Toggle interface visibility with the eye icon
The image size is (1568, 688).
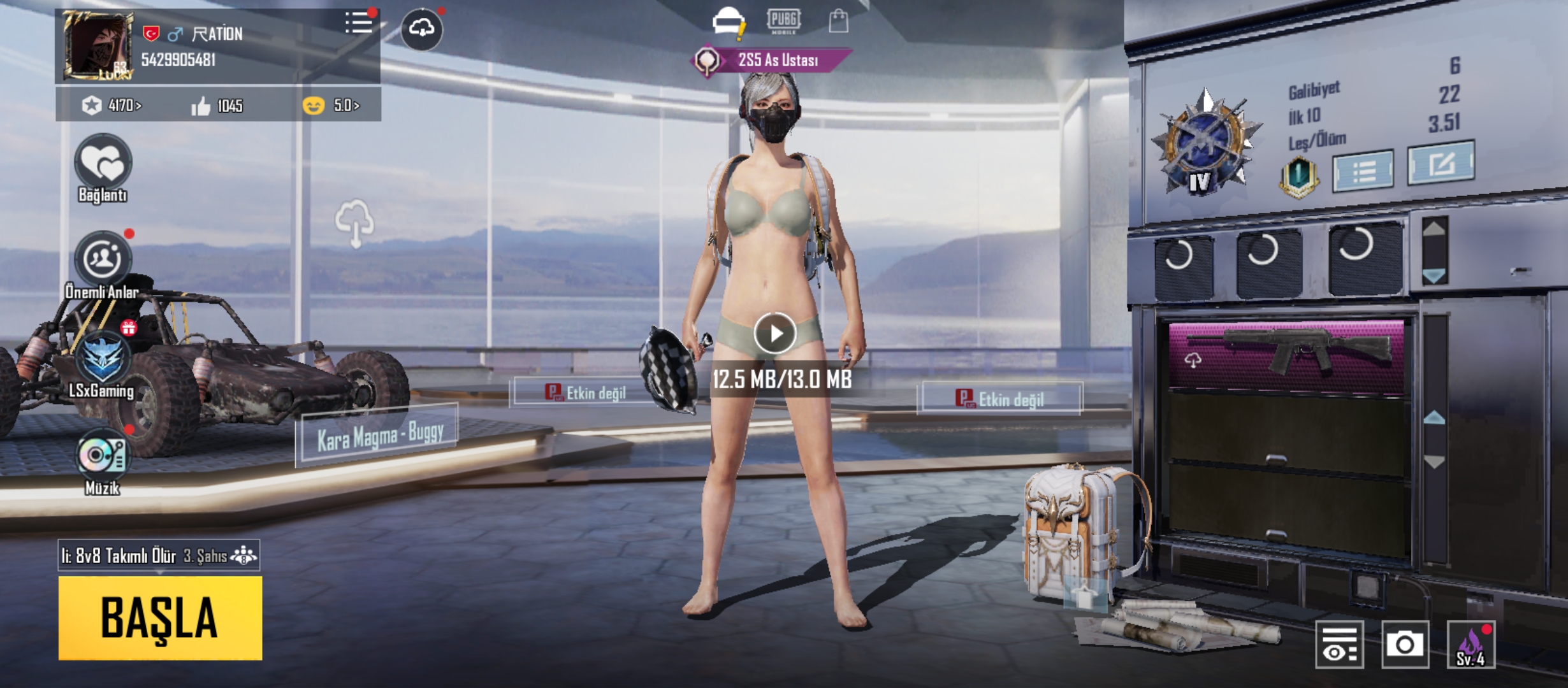[1339, 645]
